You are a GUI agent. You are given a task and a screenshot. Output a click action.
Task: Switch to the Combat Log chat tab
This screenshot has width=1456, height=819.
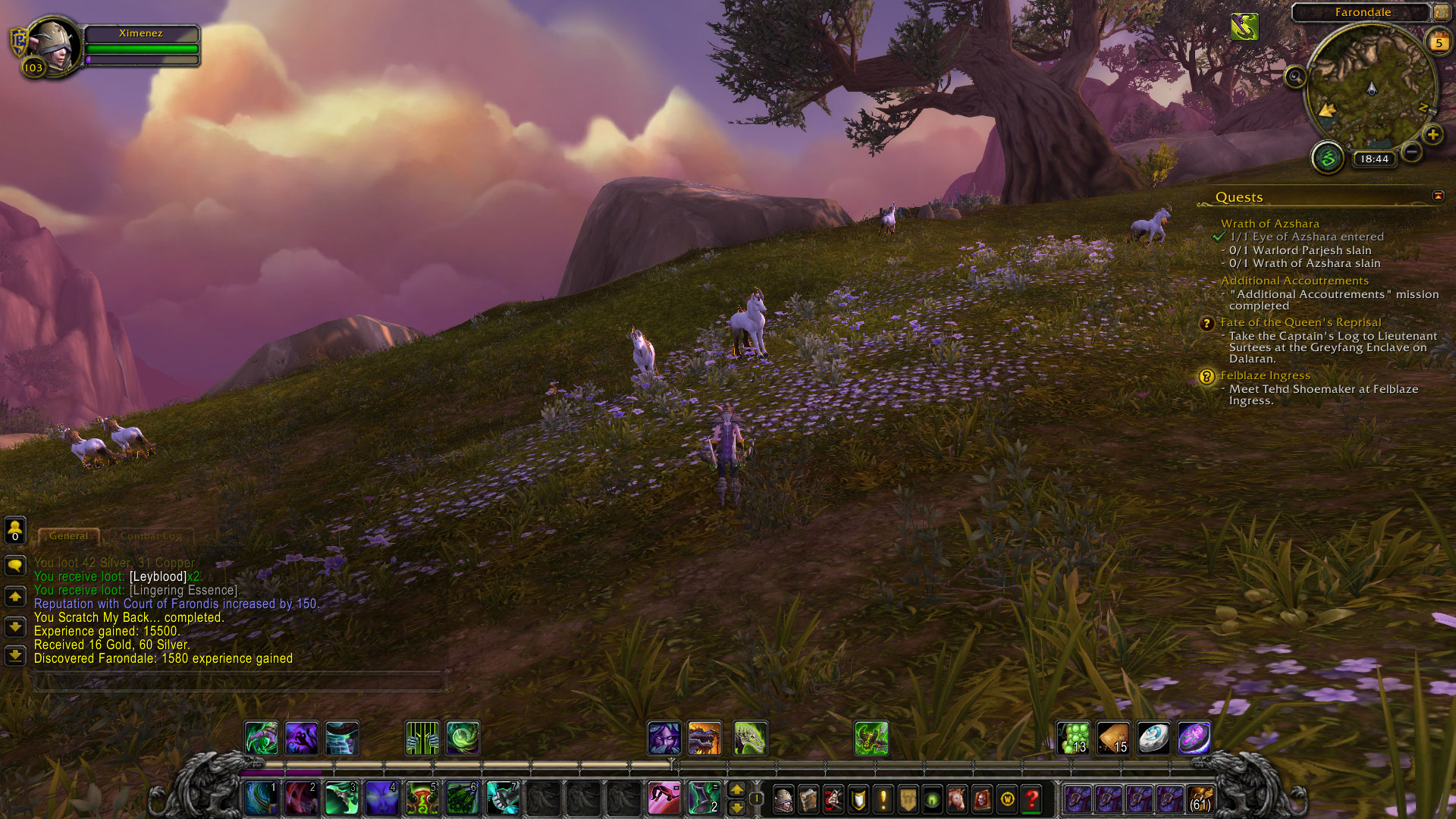coord(150,536)
